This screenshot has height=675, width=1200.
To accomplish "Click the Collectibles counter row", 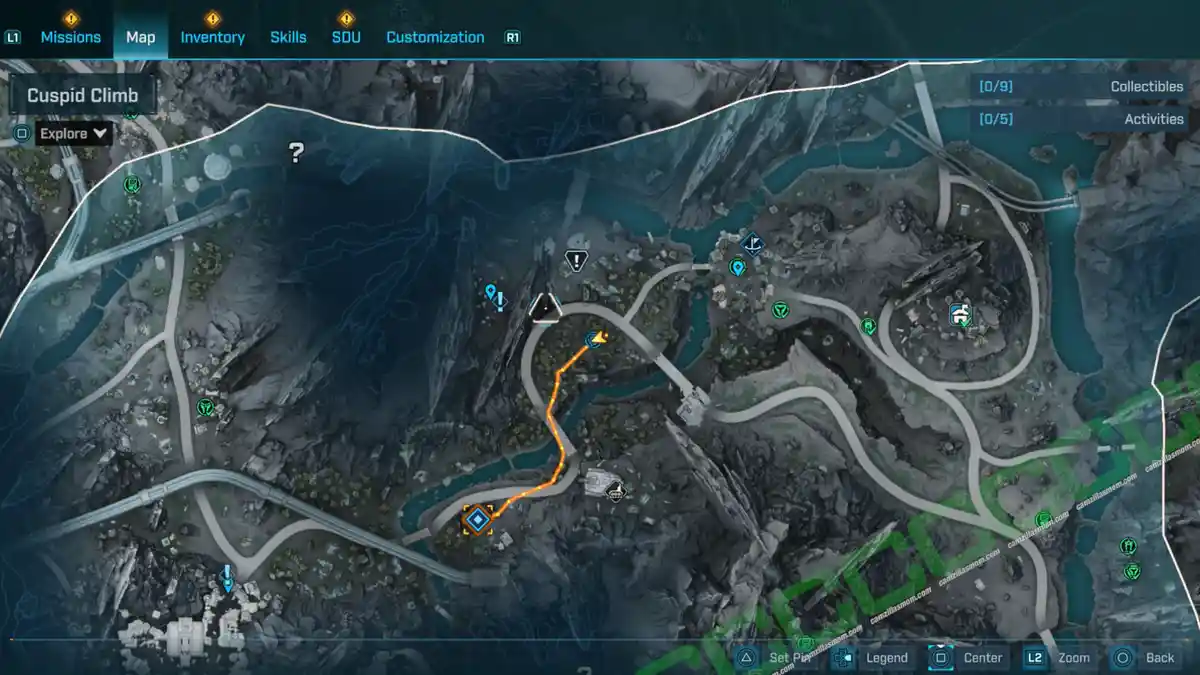I will coord(1080,87).
